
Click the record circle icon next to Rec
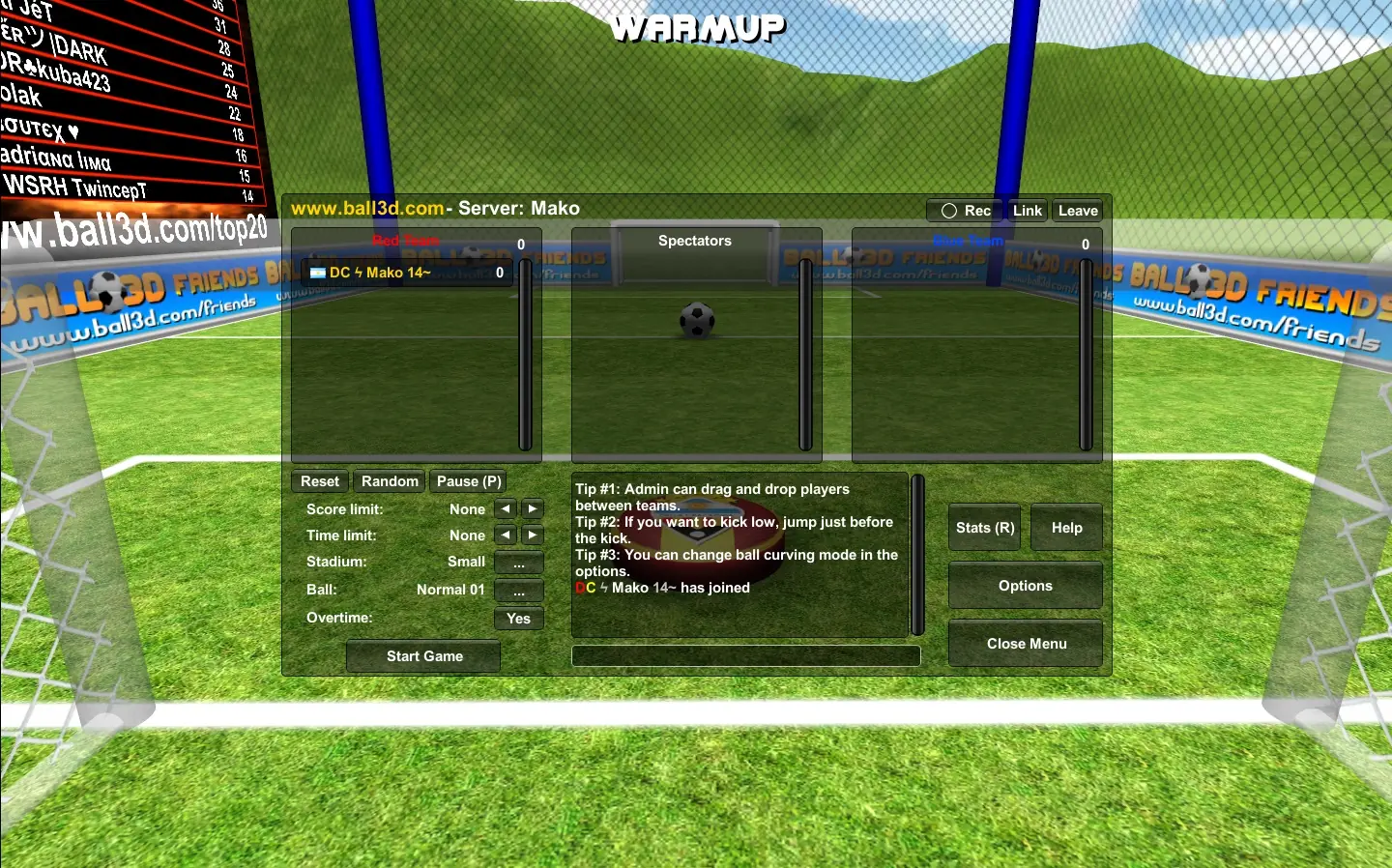[x=947, y=211]
